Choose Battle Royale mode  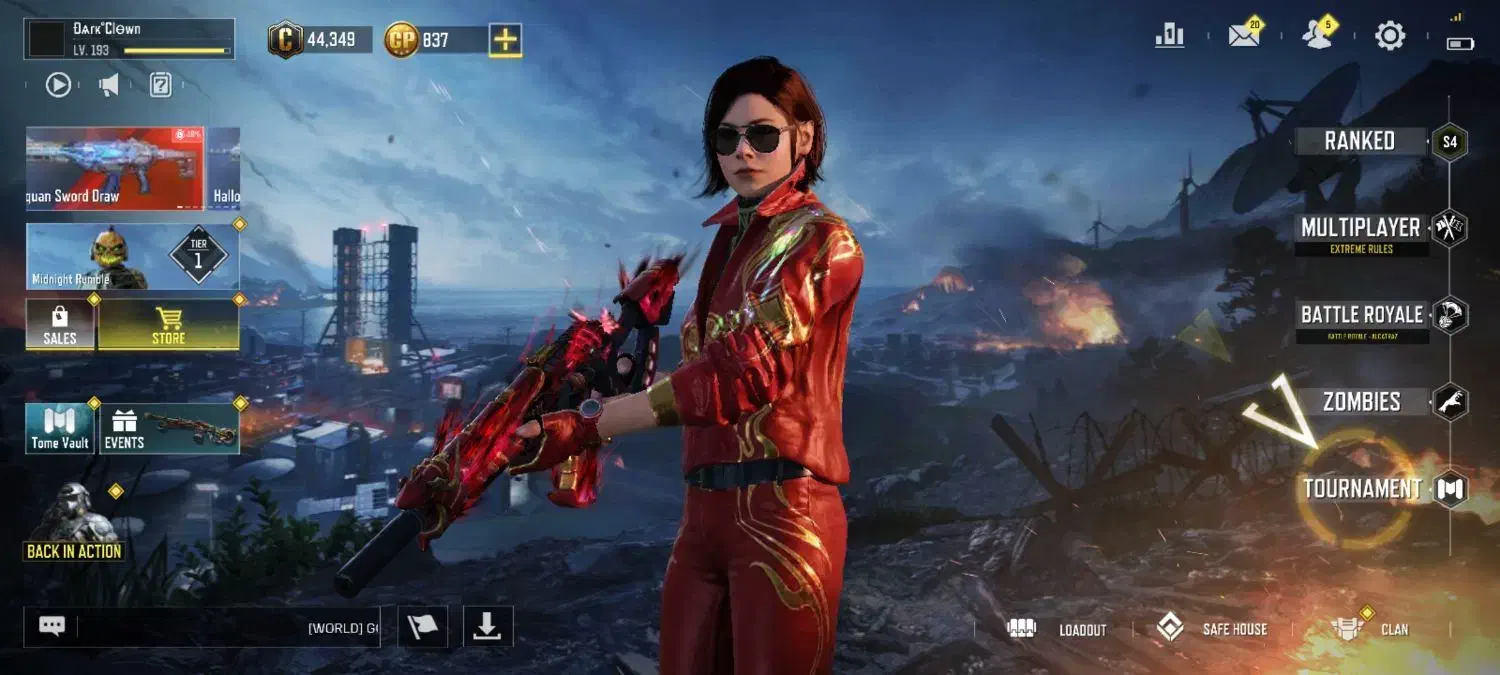(1361, 316)
